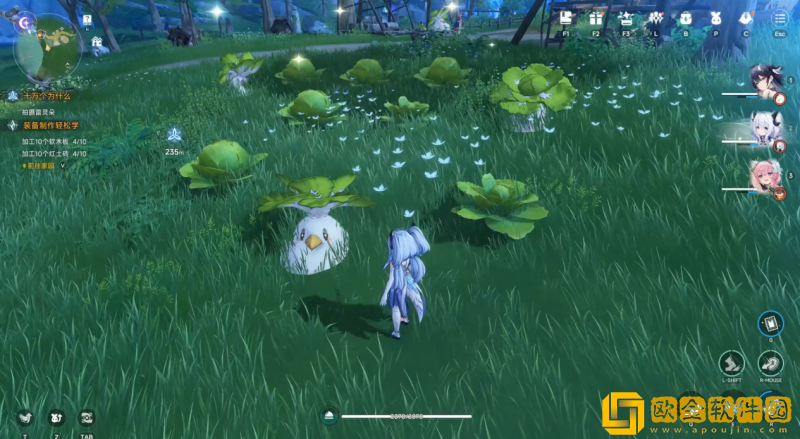
Task: Open the main menu list icon
Action: pyautogui.click(x=780, y=18)
